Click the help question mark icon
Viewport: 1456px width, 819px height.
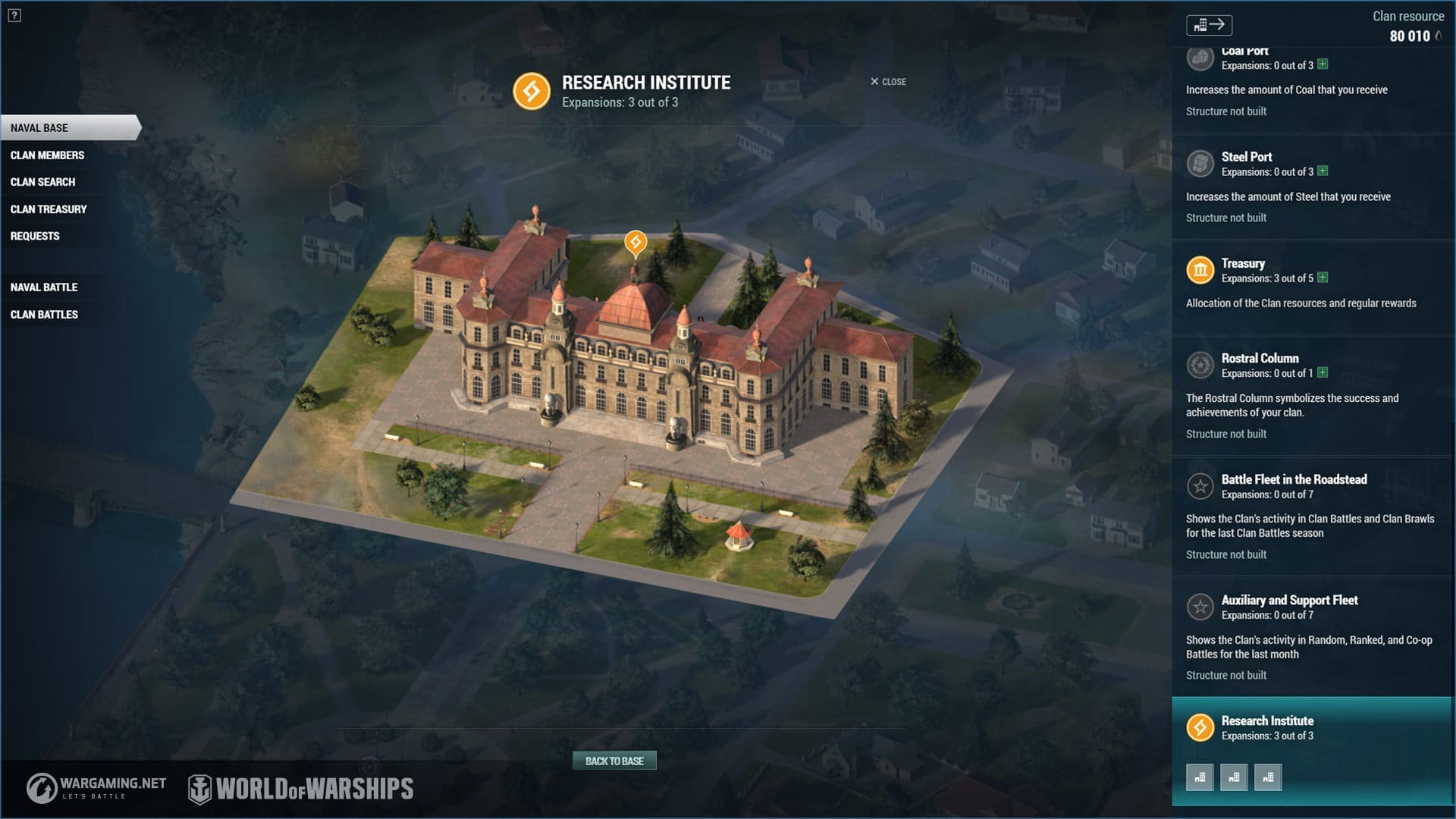point(14,15)
